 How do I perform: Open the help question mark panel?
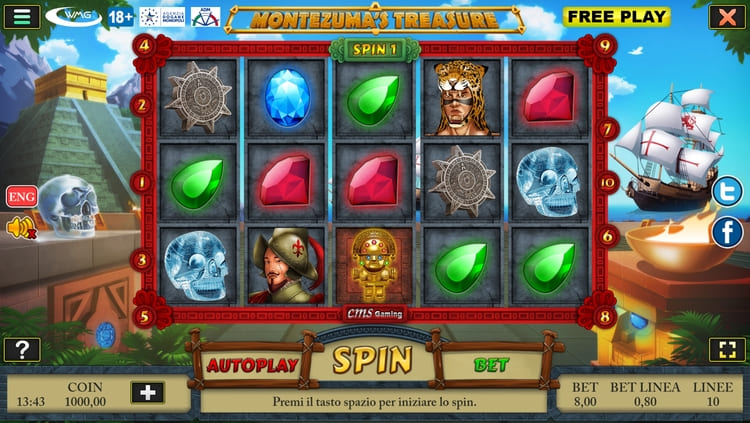[21, 349]
